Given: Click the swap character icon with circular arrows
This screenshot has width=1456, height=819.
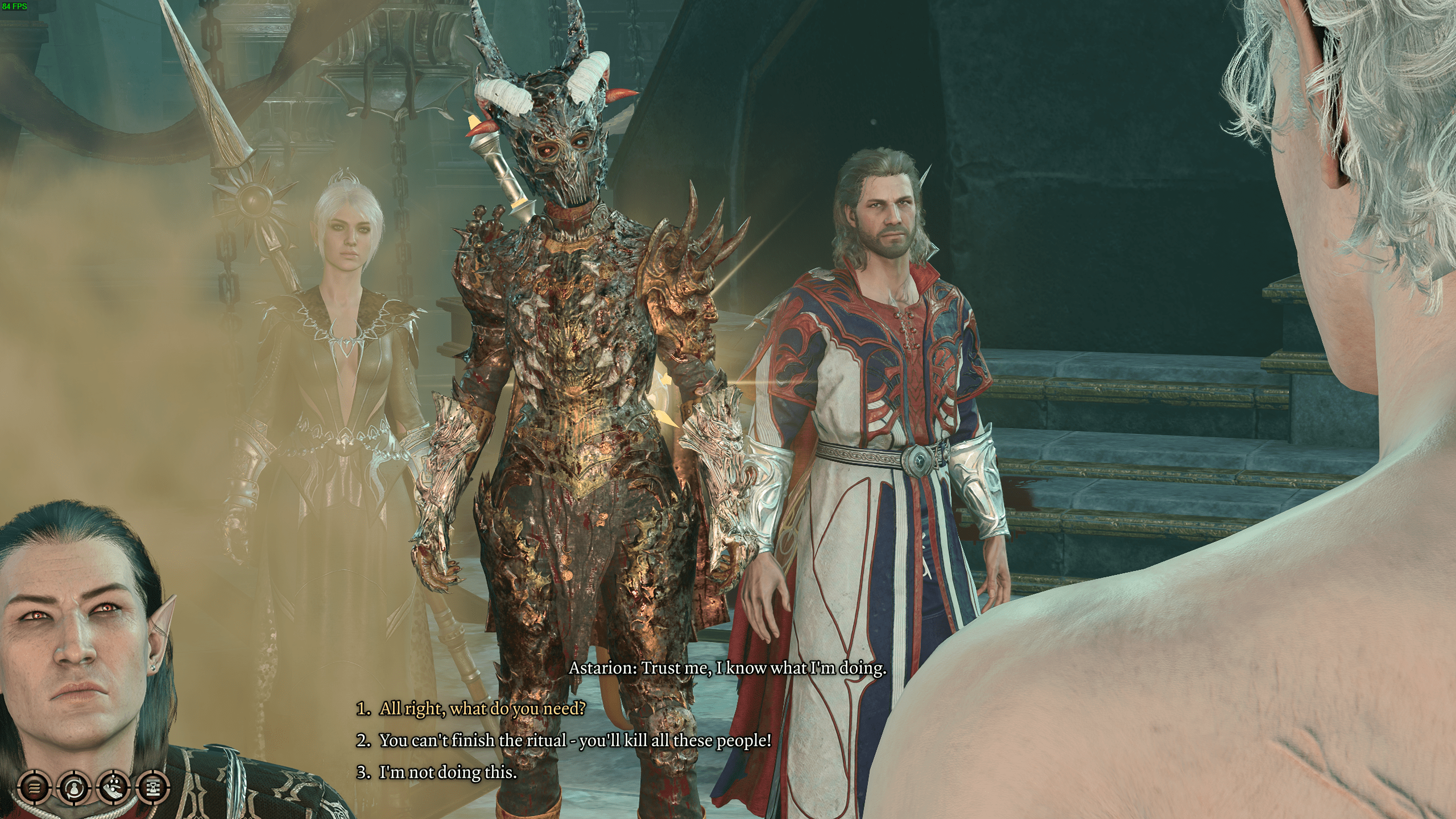Looking at the screenshot, I should click(73, 788).
